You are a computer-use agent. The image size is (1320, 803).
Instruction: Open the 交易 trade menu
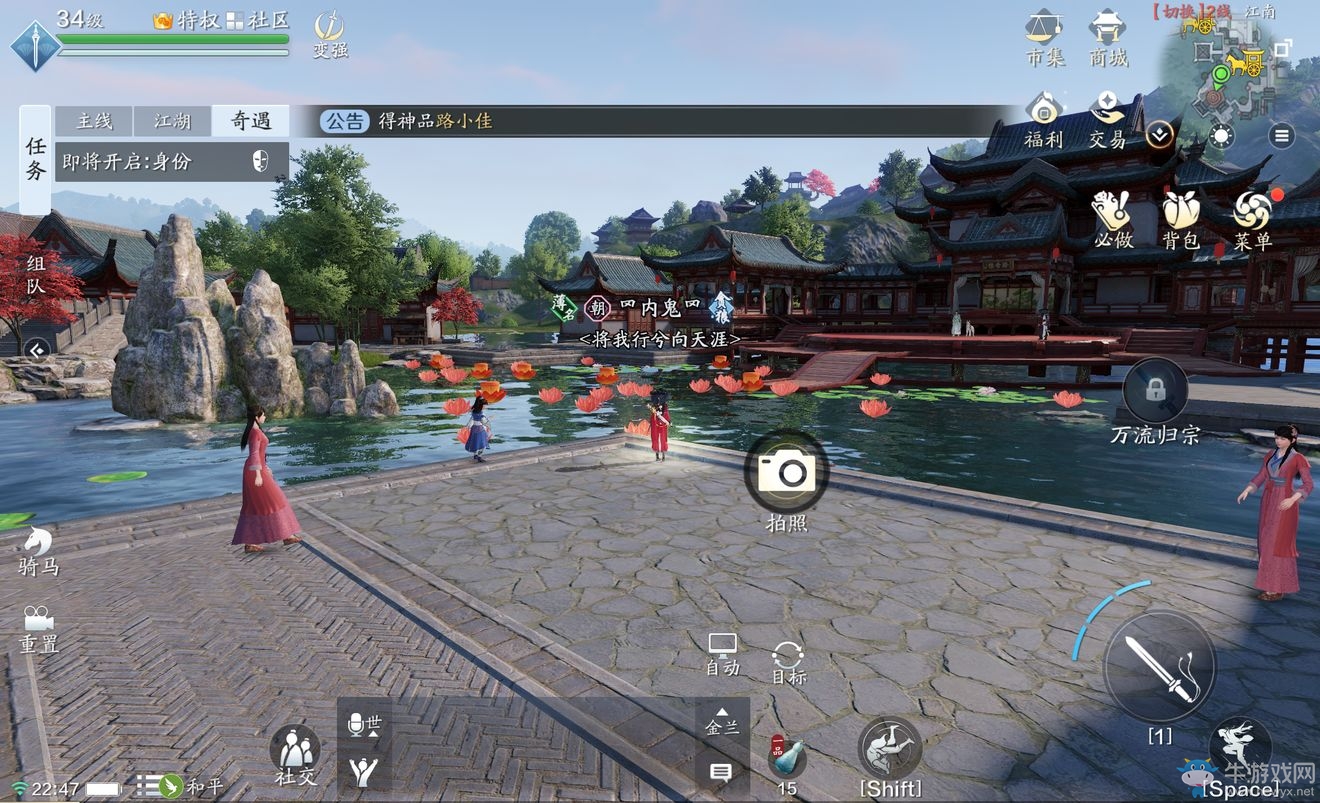click(x=1107, y=119)
